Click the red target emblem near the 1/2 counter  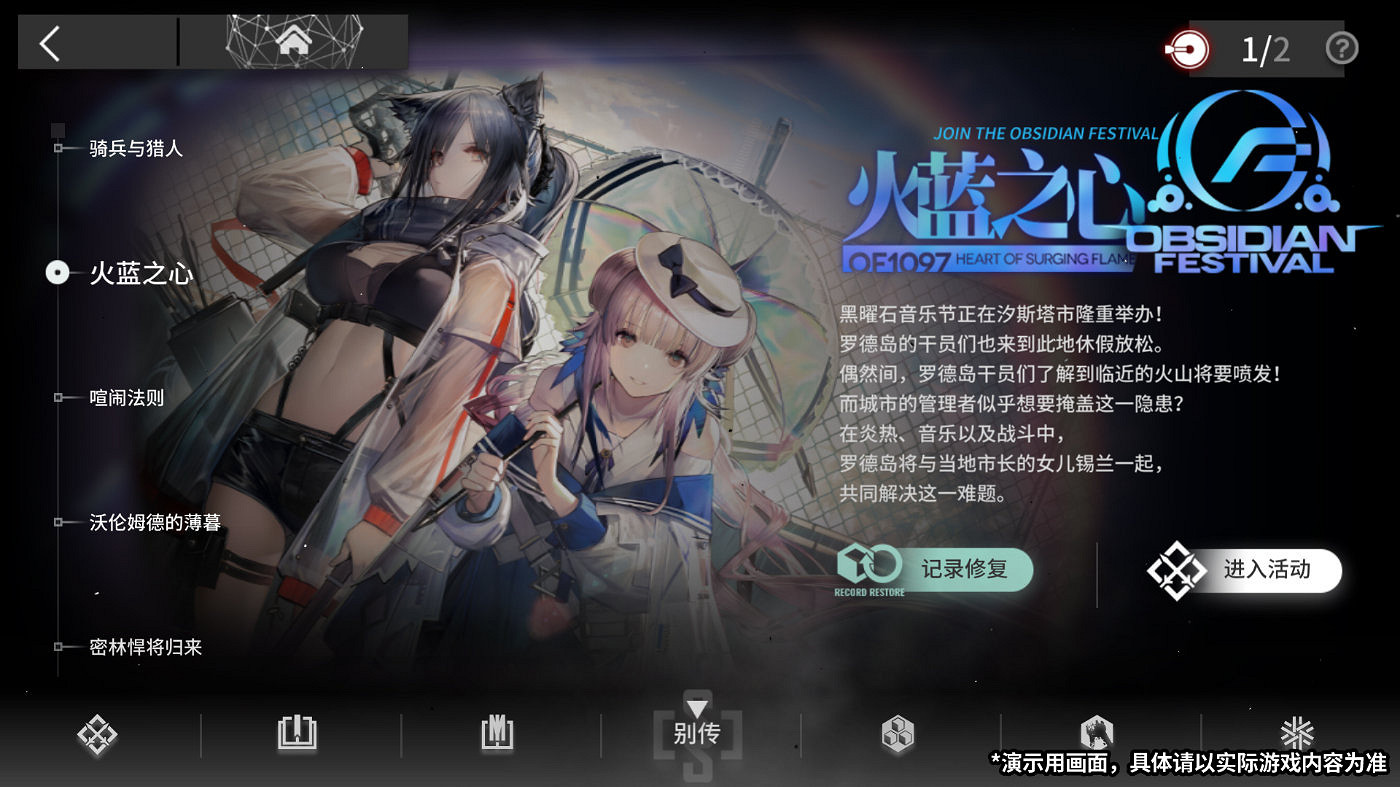point(1186,48)
